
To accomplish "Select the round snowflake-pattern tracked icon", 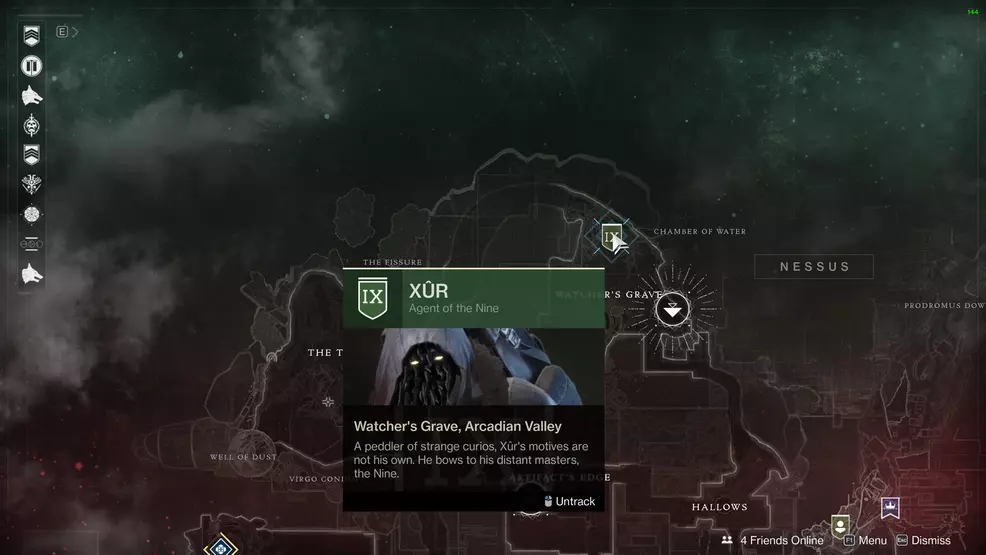I will point(32,214).
